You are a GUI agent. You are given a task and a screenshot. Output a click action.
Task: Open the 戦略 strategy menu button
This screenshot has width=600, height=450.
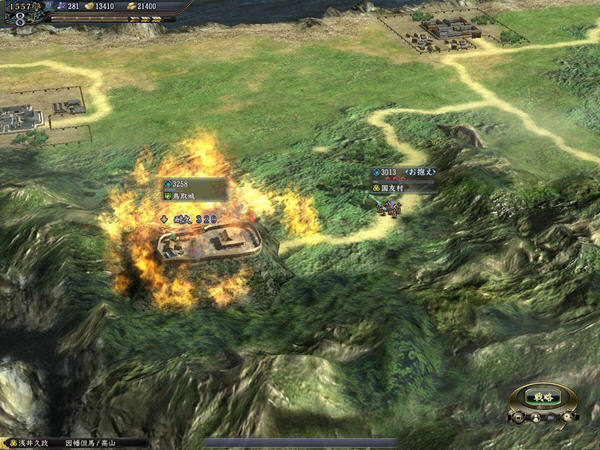(x=543, y=396)
